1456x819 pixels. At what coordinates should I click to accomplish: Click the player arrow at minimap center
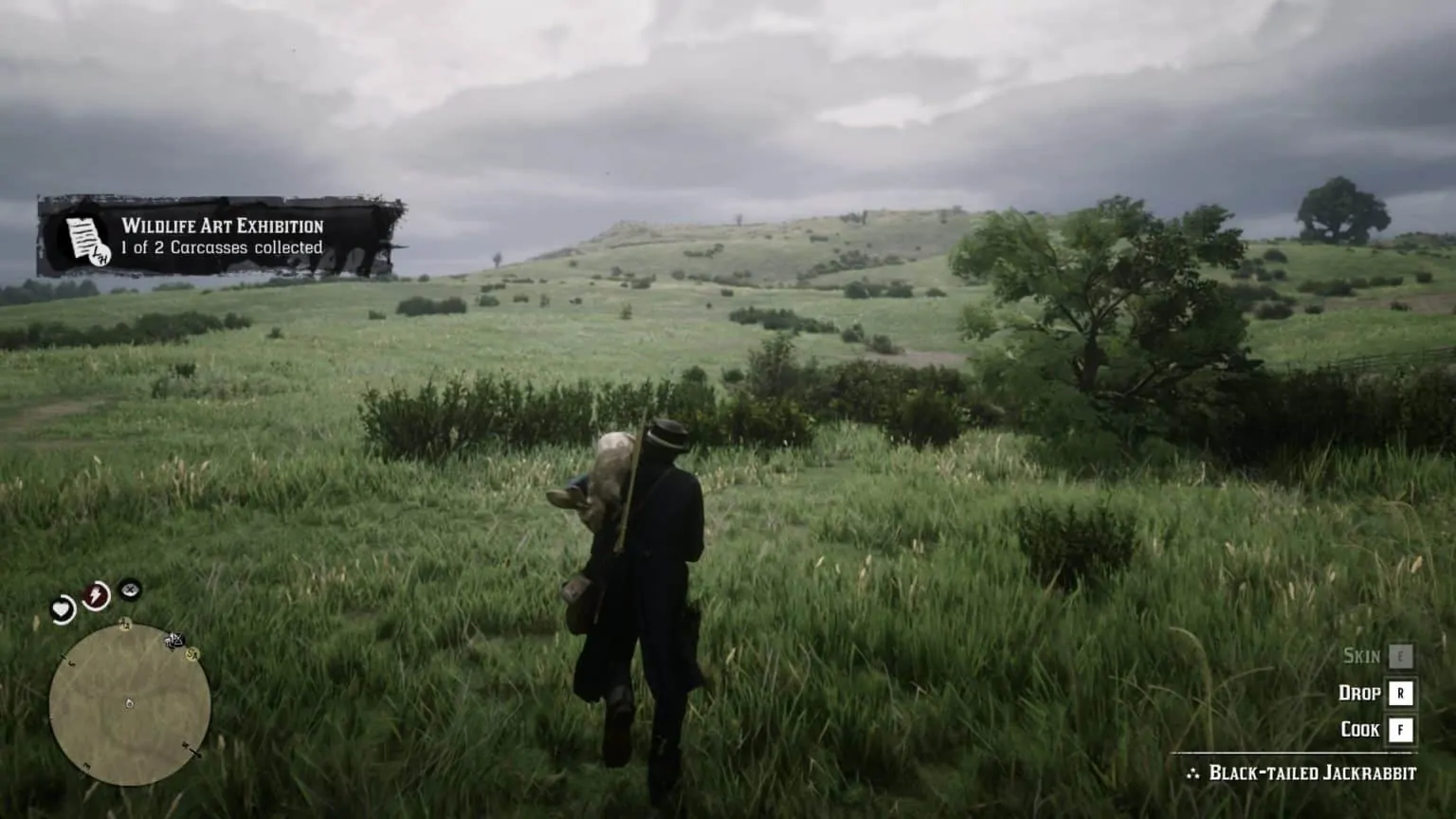pyautogui.click(x=129, y=703)
